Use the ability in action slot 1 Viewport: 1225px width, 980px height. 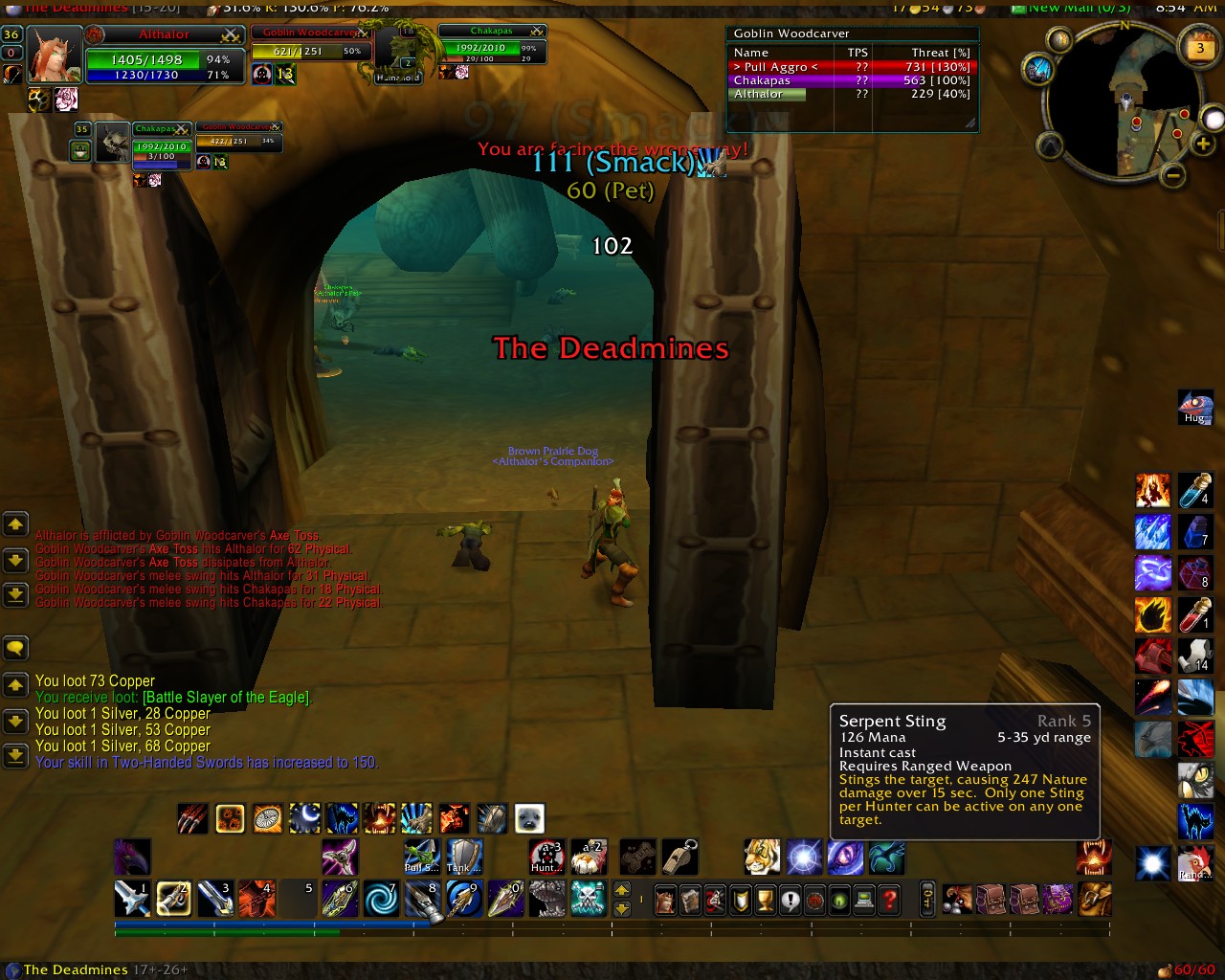point(132,899)
